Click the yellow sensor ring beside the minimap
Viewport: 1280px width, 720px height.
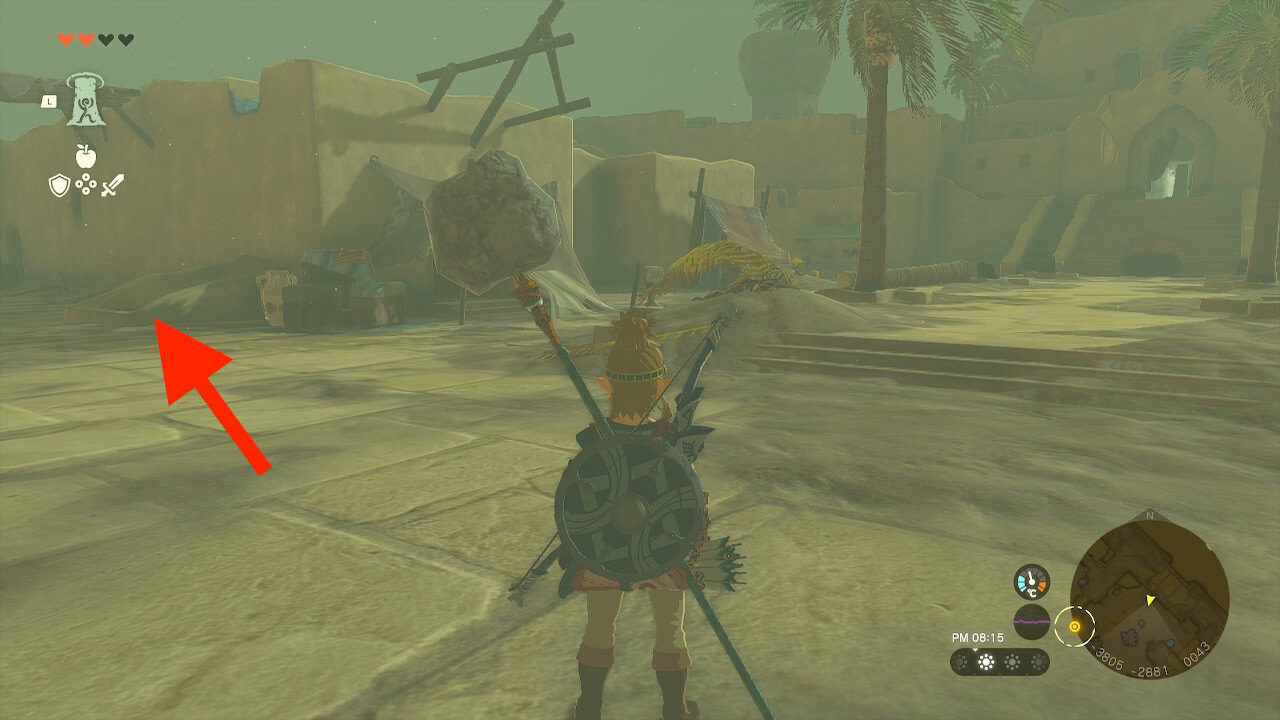pos(1075,627)
